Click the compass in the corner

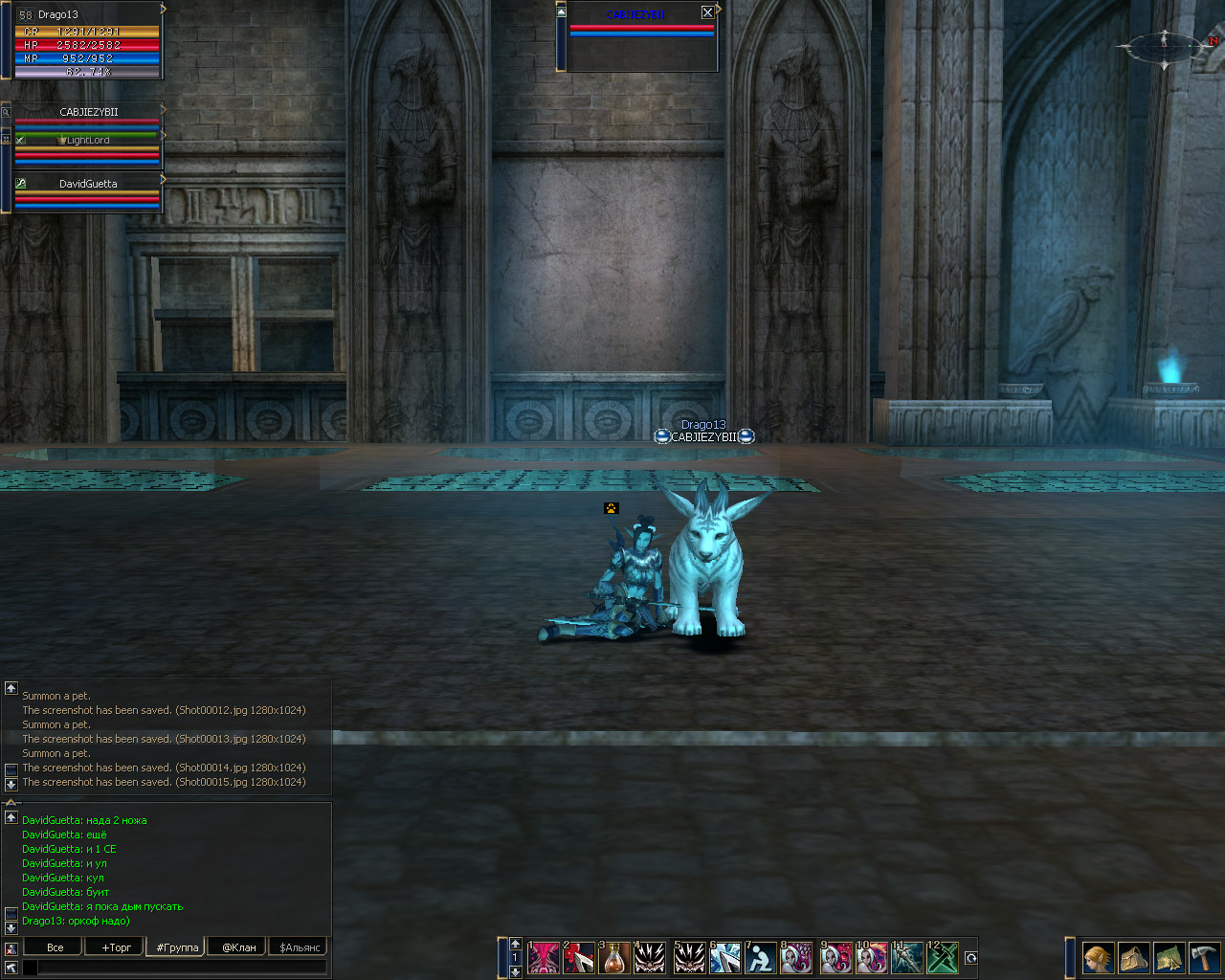pyautogui.click(x=1165, y=45)
